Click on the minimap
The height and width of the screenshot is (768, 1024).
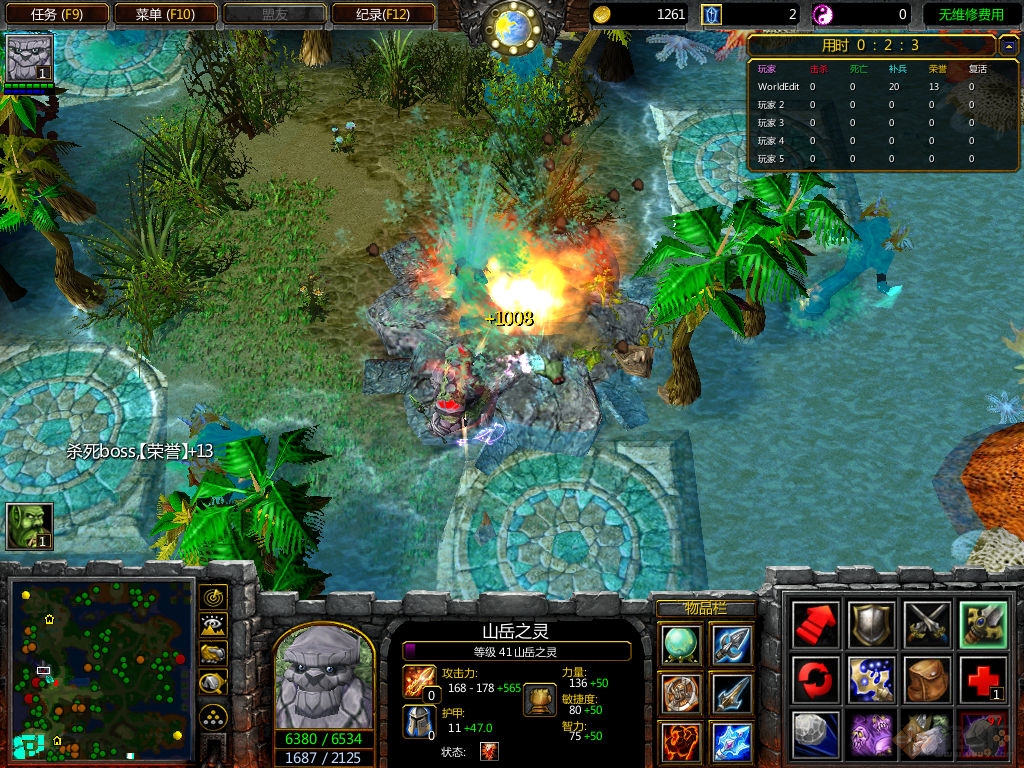(101, 668)
